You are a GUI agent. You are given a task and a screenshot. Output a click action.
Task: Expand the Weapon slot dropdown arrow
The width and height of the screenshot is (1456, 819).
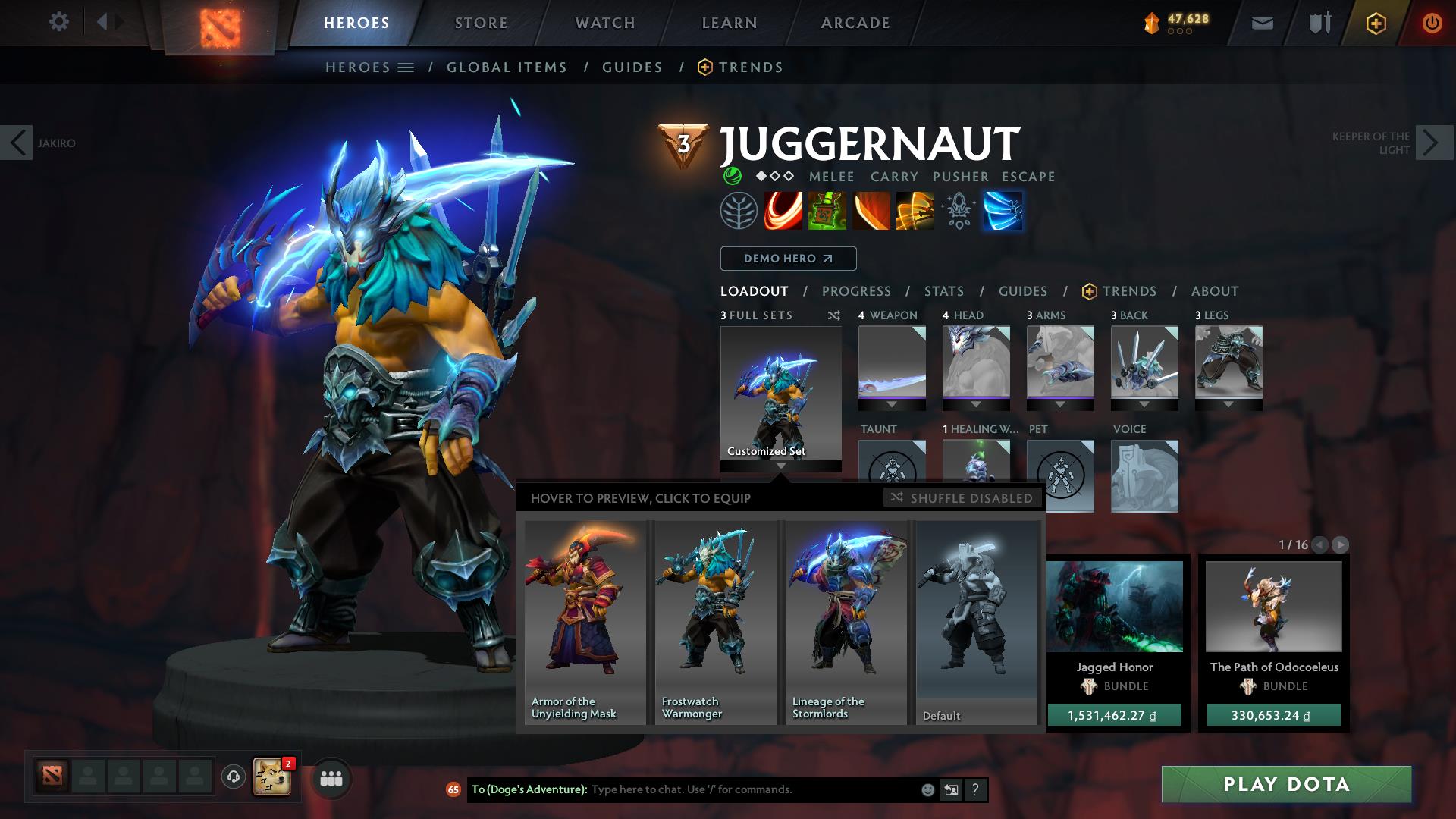click(x=892, y=405)
